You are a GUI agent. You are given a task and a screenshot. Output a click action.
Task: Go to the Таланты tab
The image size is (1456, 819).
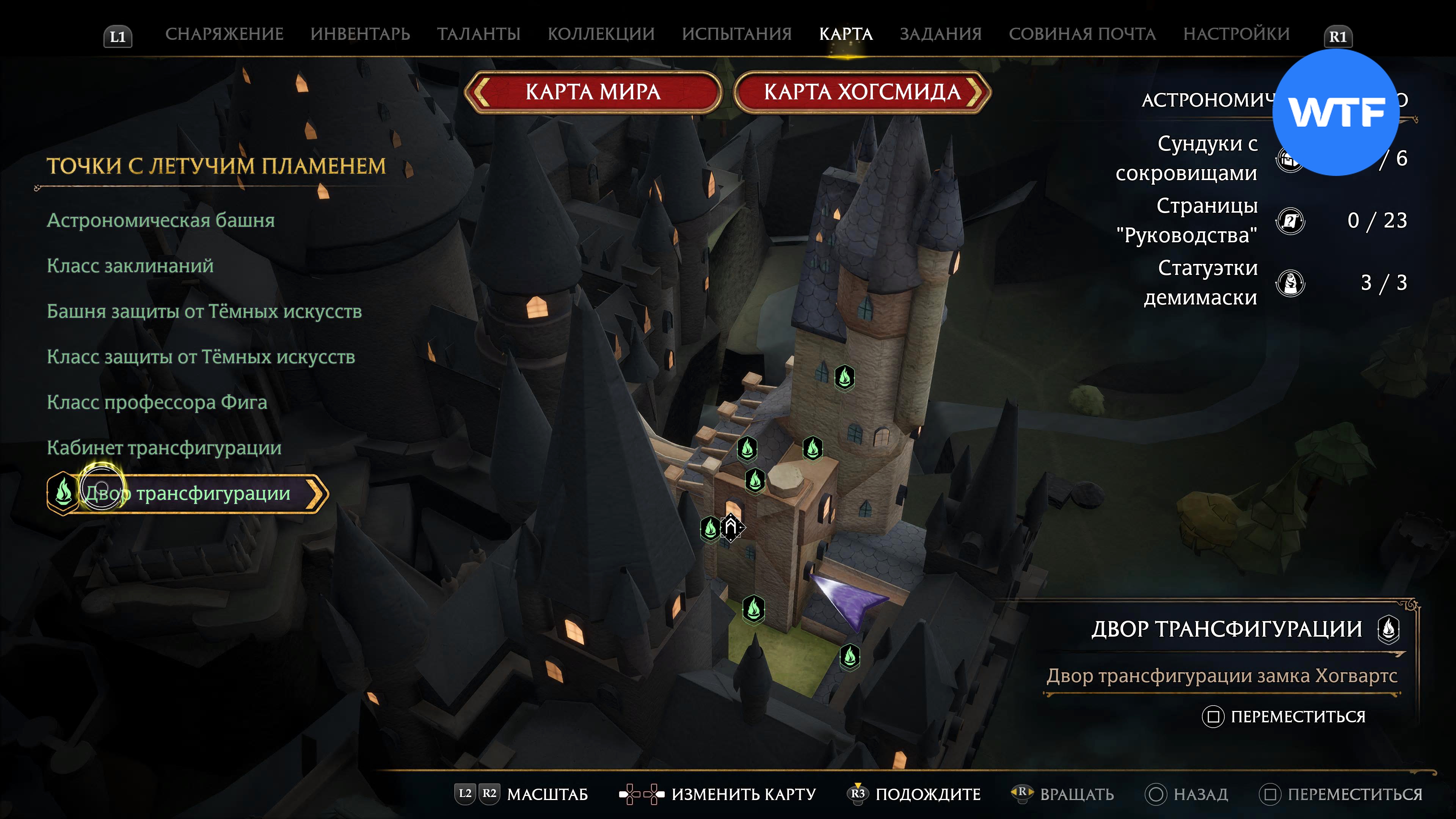[479, 34]
